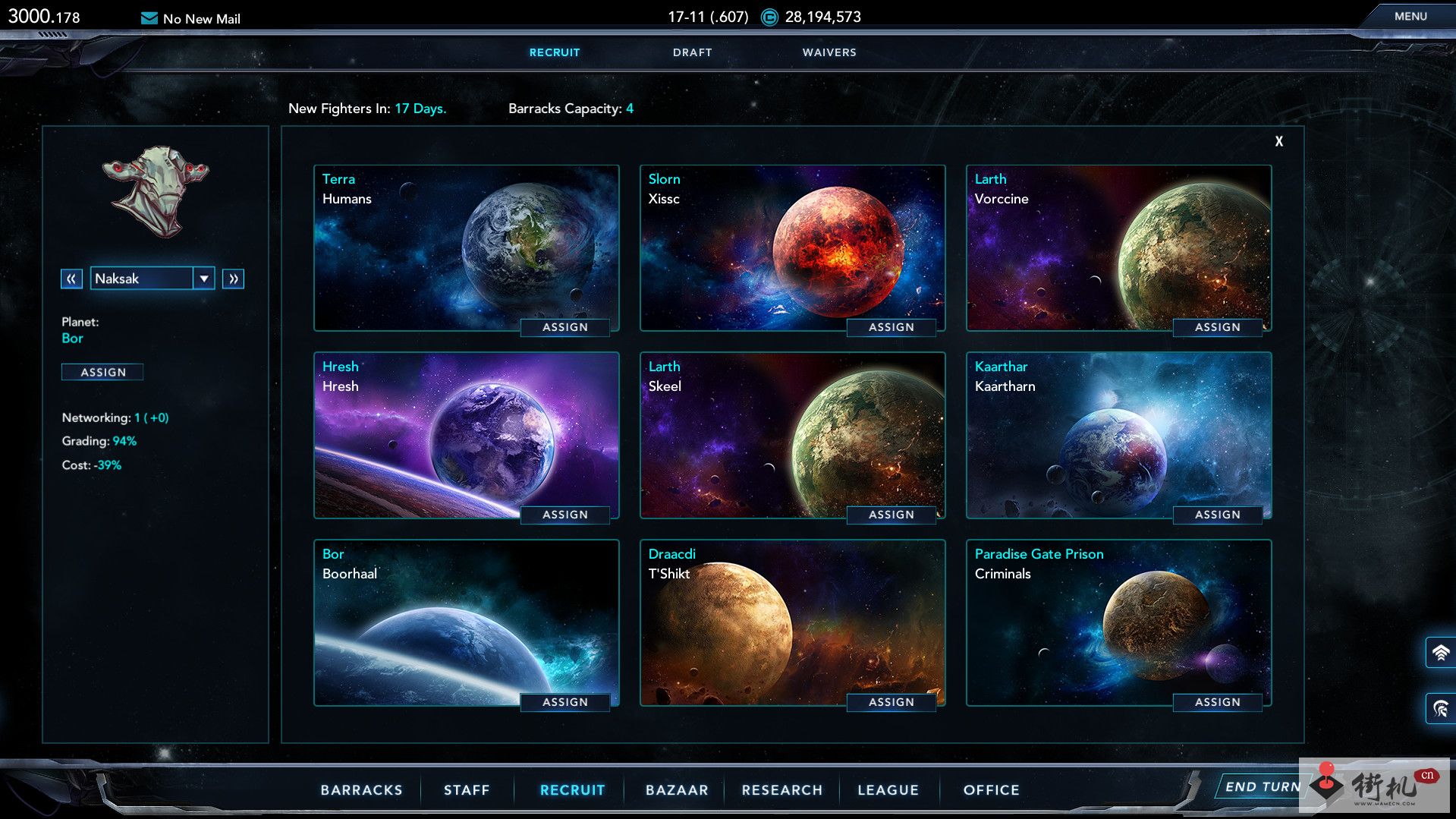
Task: Switch to the Waivers tab
Action: coord(829,52)
